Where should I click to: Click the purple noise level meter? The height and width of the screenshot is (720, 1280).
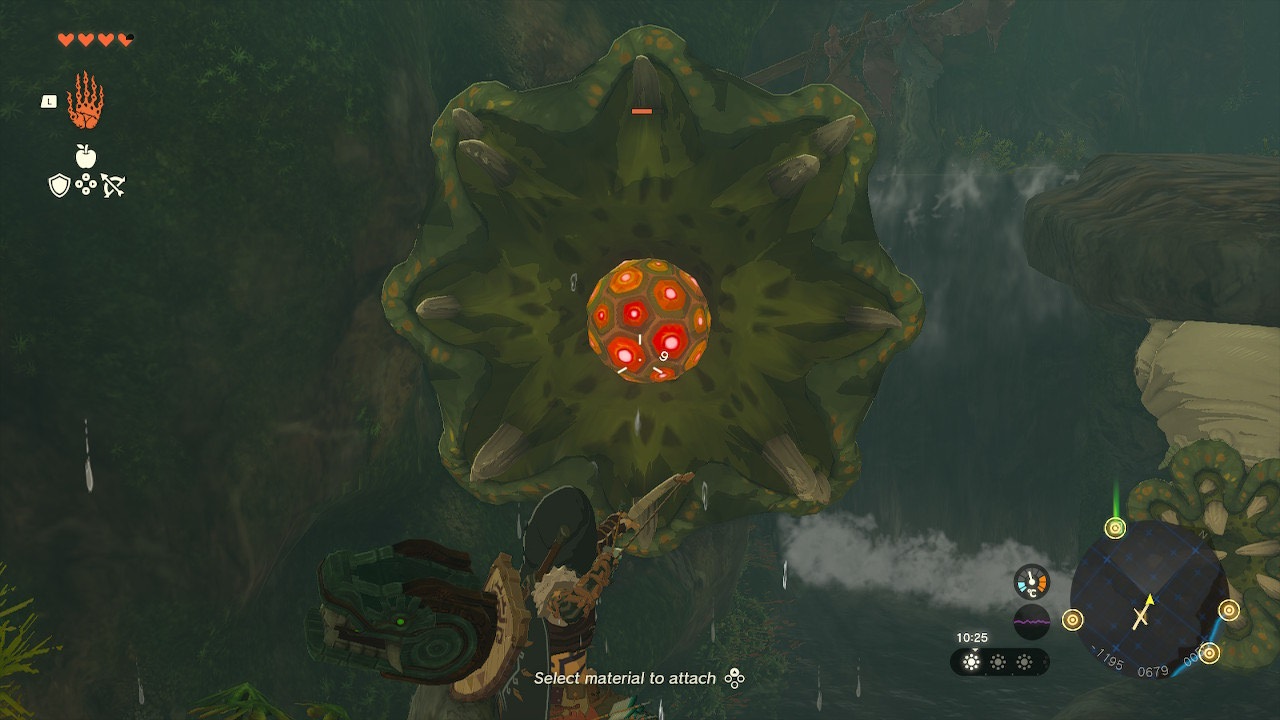(1032, 621)
